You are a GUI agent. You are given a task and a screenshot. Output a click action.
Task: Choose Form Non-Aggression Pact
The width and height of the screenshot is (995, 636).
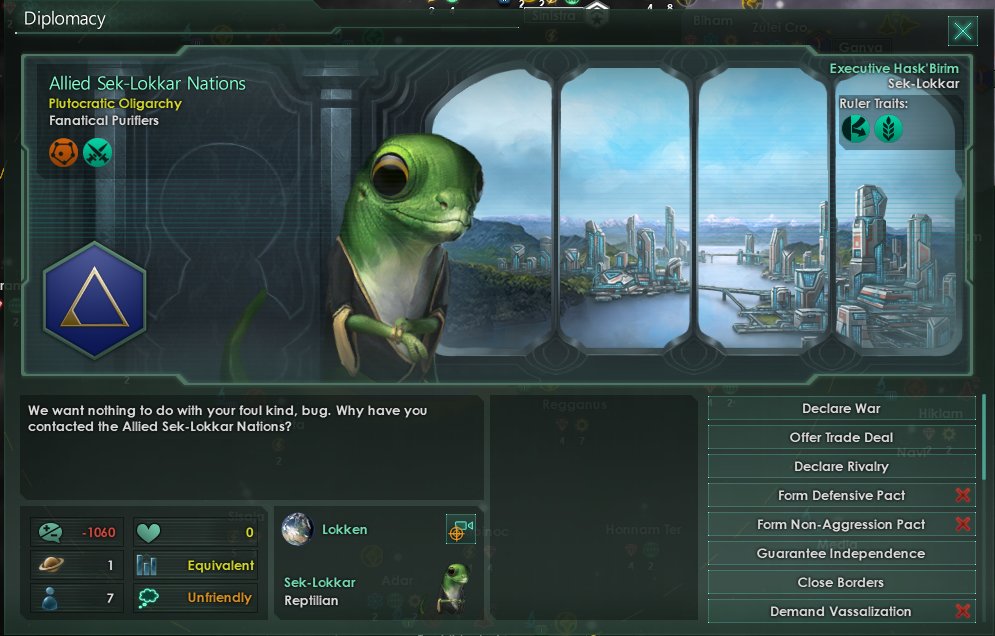(x=841, y=525)
